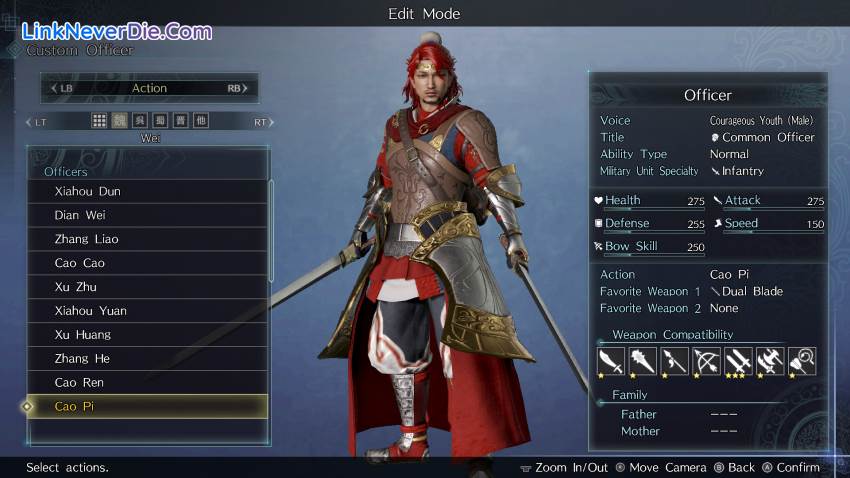This screenshot has height=478, width=850.
Task: Show all factions with the grid tab
Action: 99,121
